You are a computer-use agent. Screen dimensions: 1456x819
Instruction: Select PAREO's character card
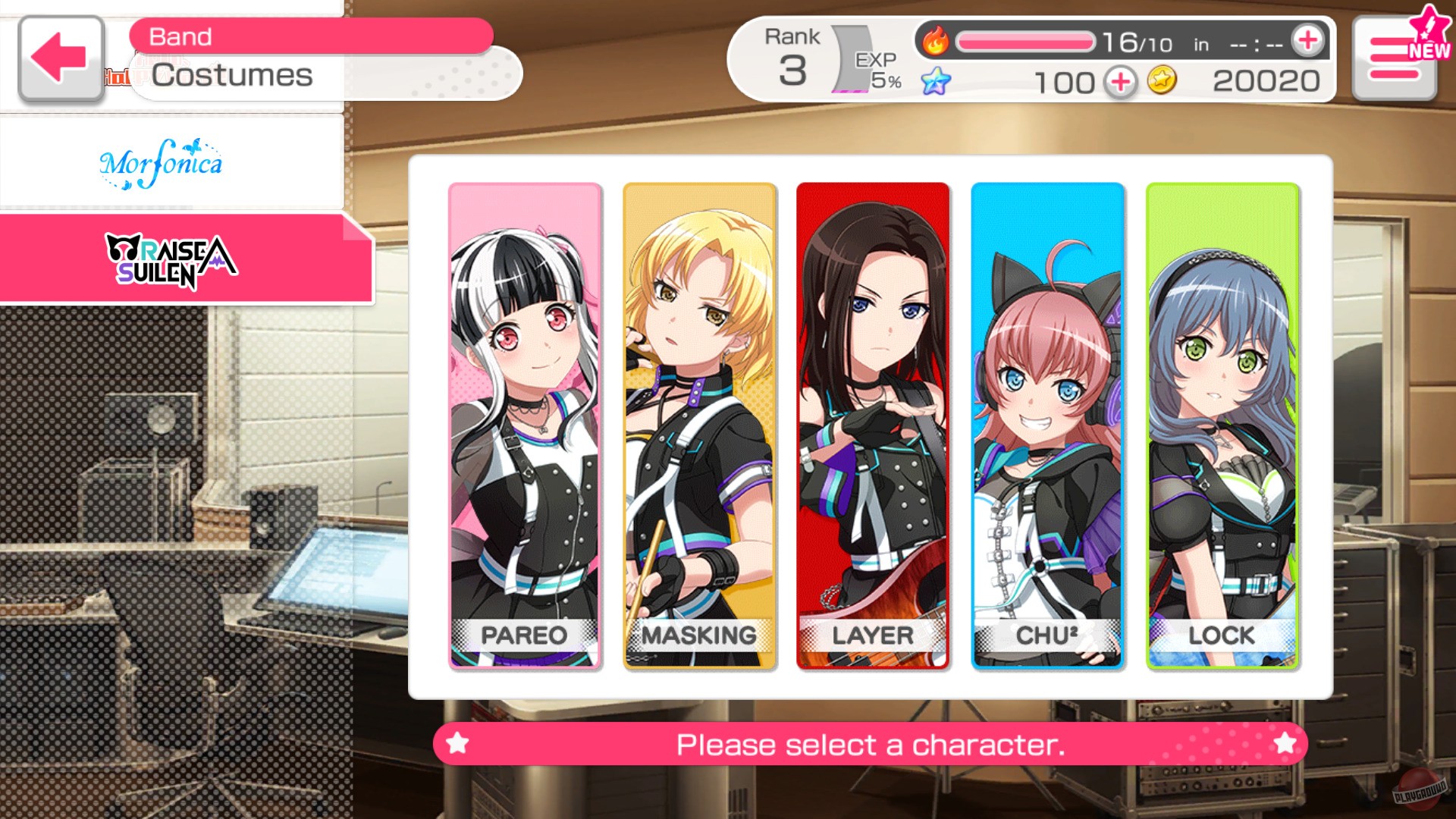coord(523,425)
